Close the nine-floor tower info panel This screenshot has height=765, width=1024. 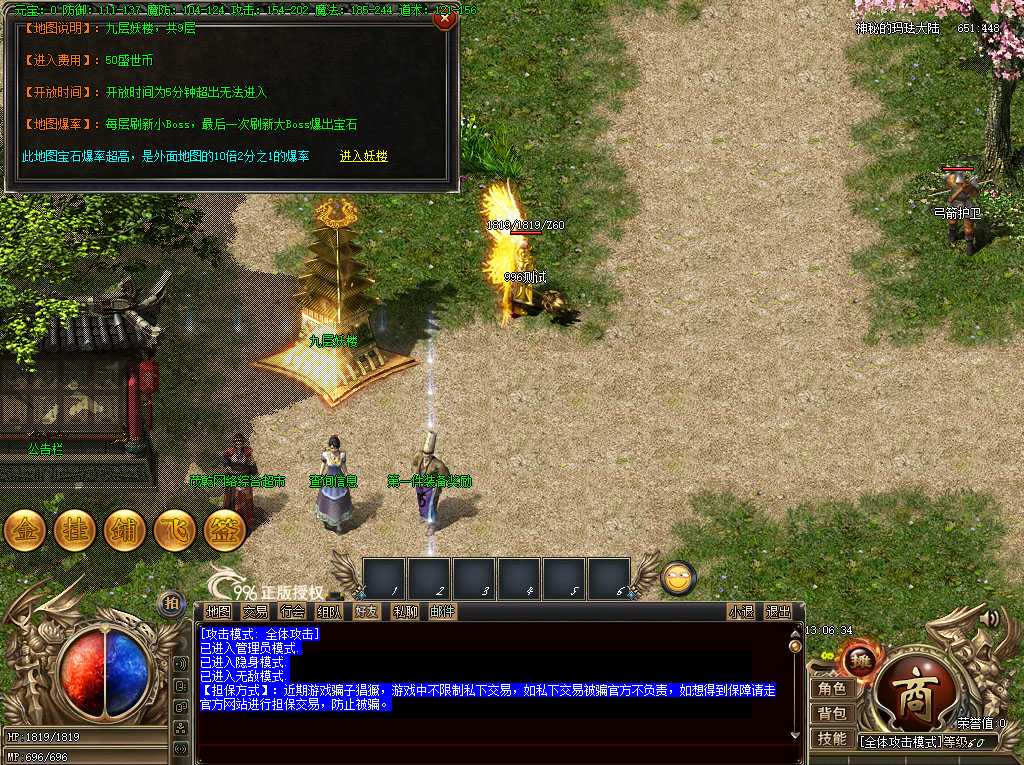tap(446, 17)
